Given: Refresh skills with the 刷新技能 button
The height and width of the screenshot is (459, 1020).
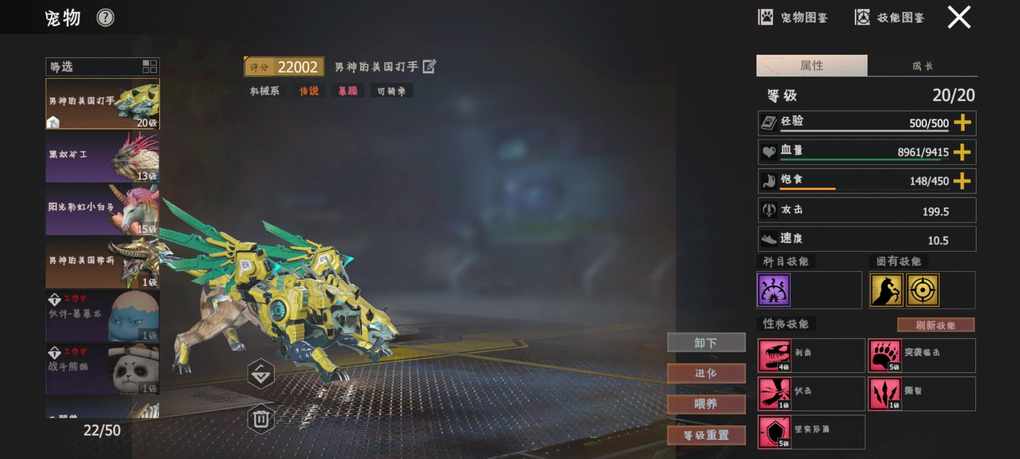Looking at the screenshot, I should click(935, 325).
